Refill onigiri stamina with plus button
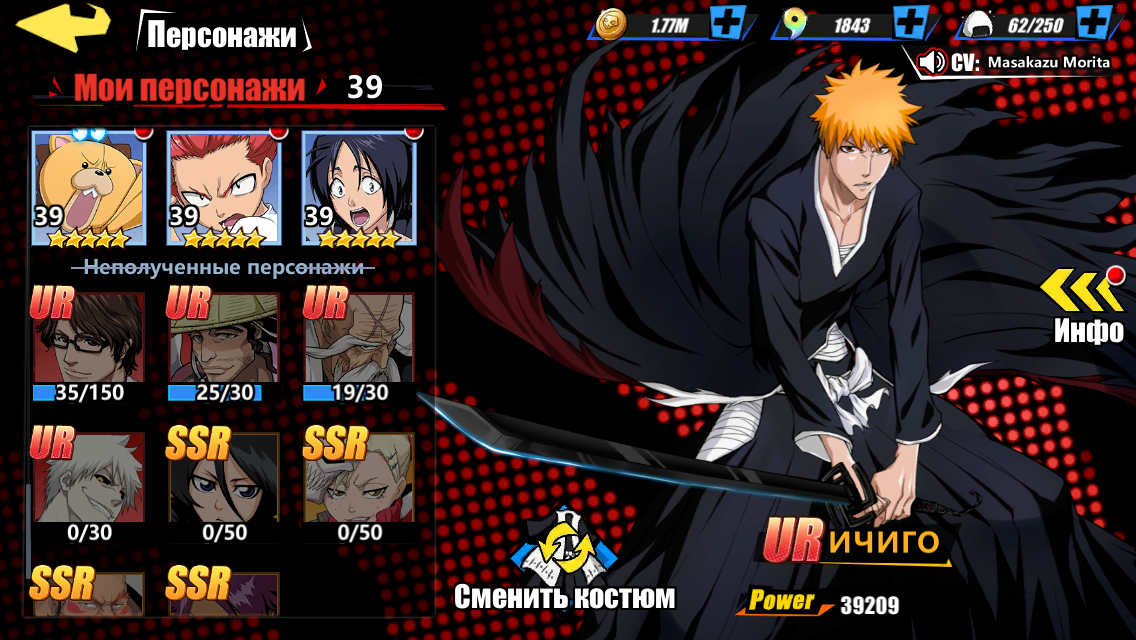Viewport: 1136px width, 640px height. pyautogui.click(x=1095, y=24)
